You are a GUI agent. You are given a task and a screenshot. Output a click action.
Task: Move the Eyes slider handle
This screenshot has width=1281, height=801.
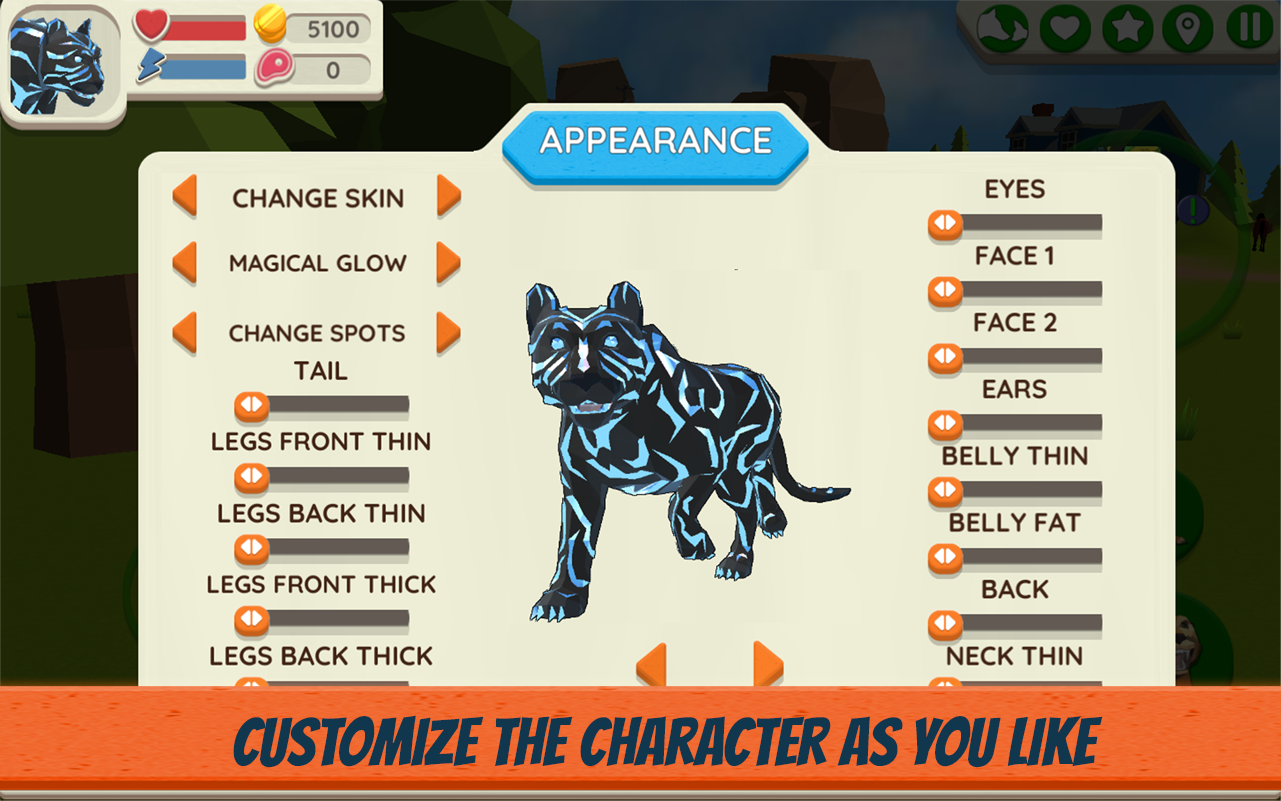click(943, 222)
